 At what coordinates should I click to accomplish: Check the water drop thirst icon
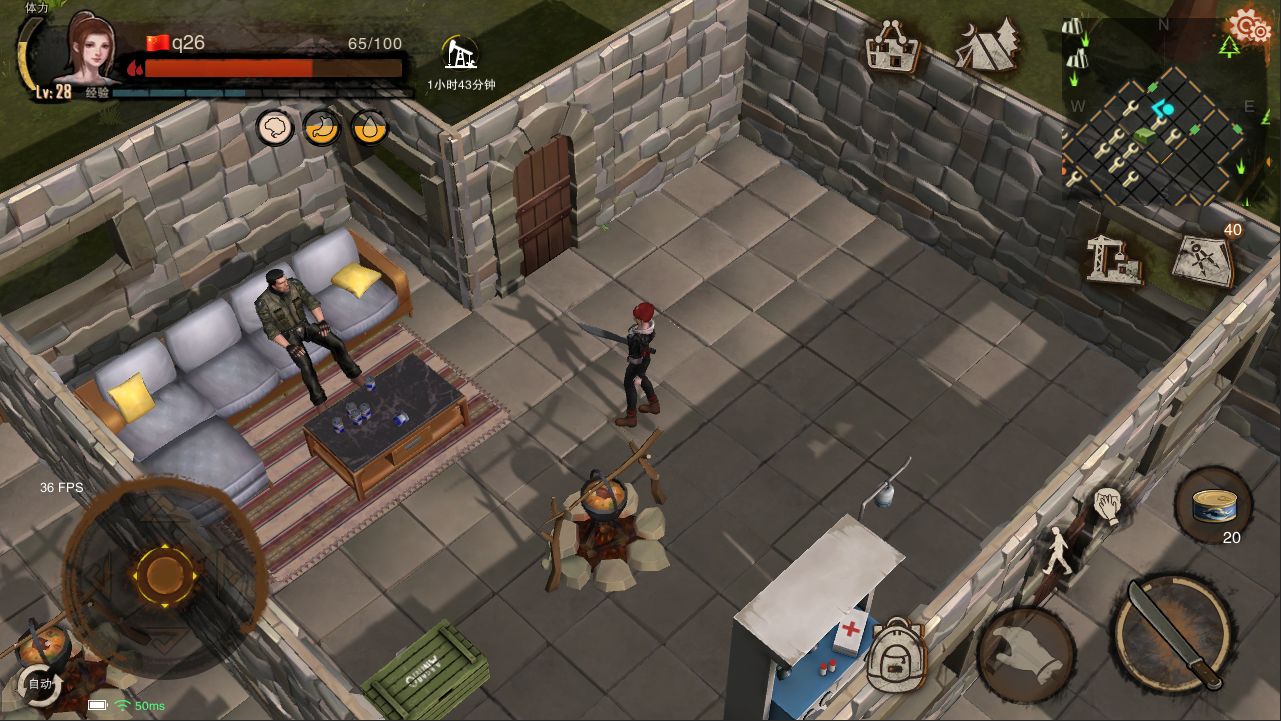[369, 127]
